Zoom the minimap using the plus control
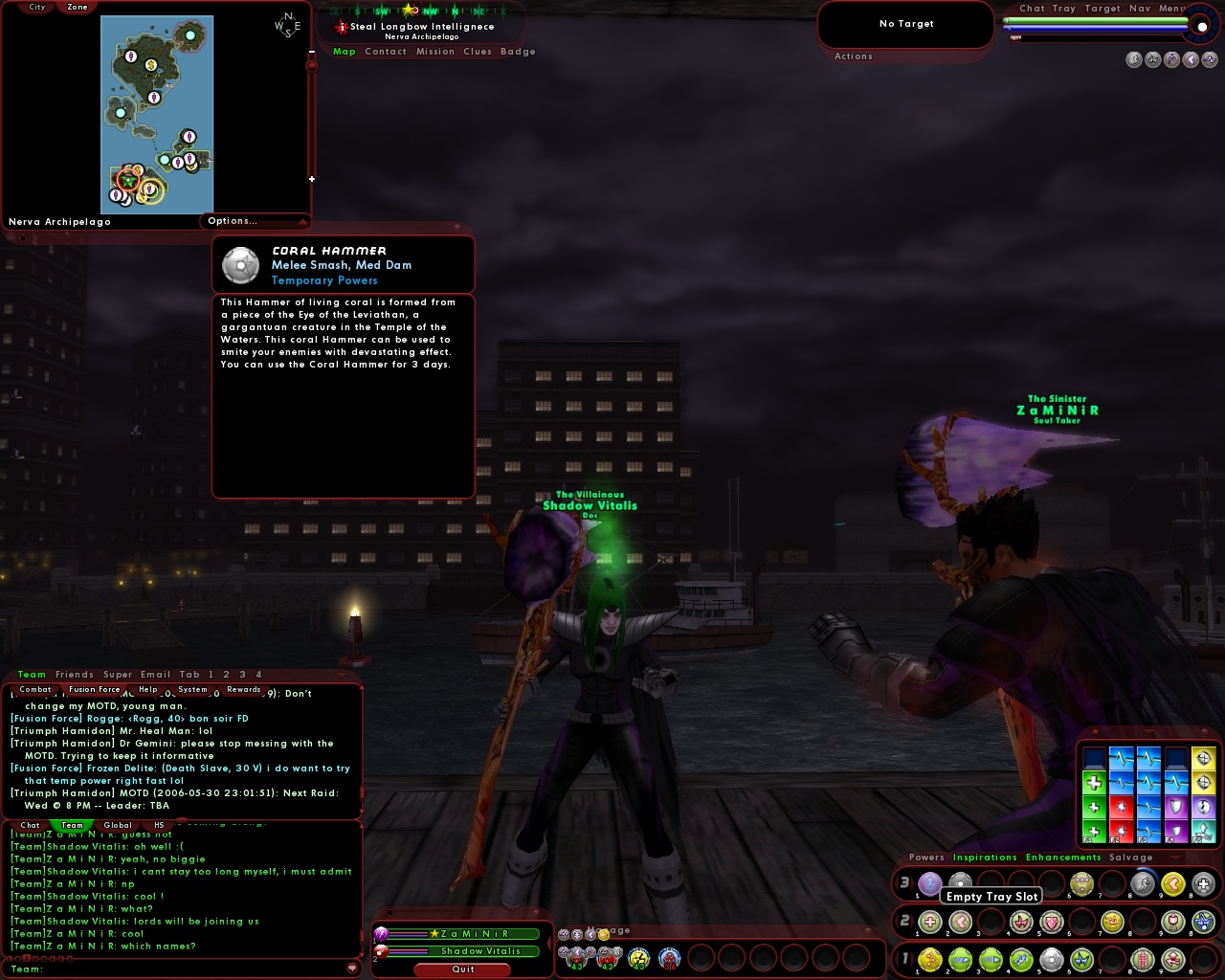1225x980 pixels. click(x=312, y=178)
